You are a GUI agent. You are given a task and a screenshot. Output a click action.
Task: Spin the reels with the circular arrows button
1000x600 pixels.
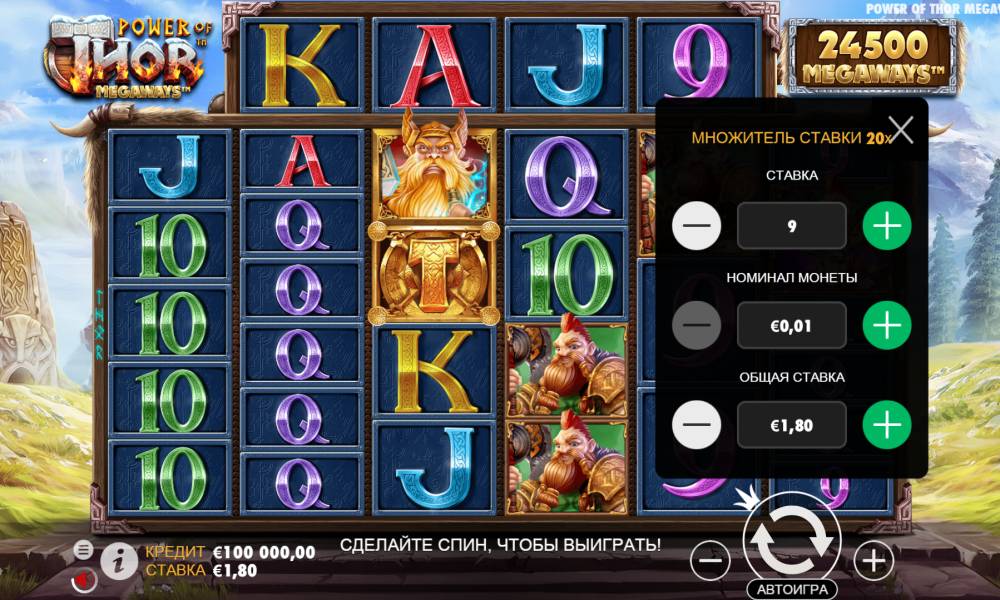pos(791,538)
